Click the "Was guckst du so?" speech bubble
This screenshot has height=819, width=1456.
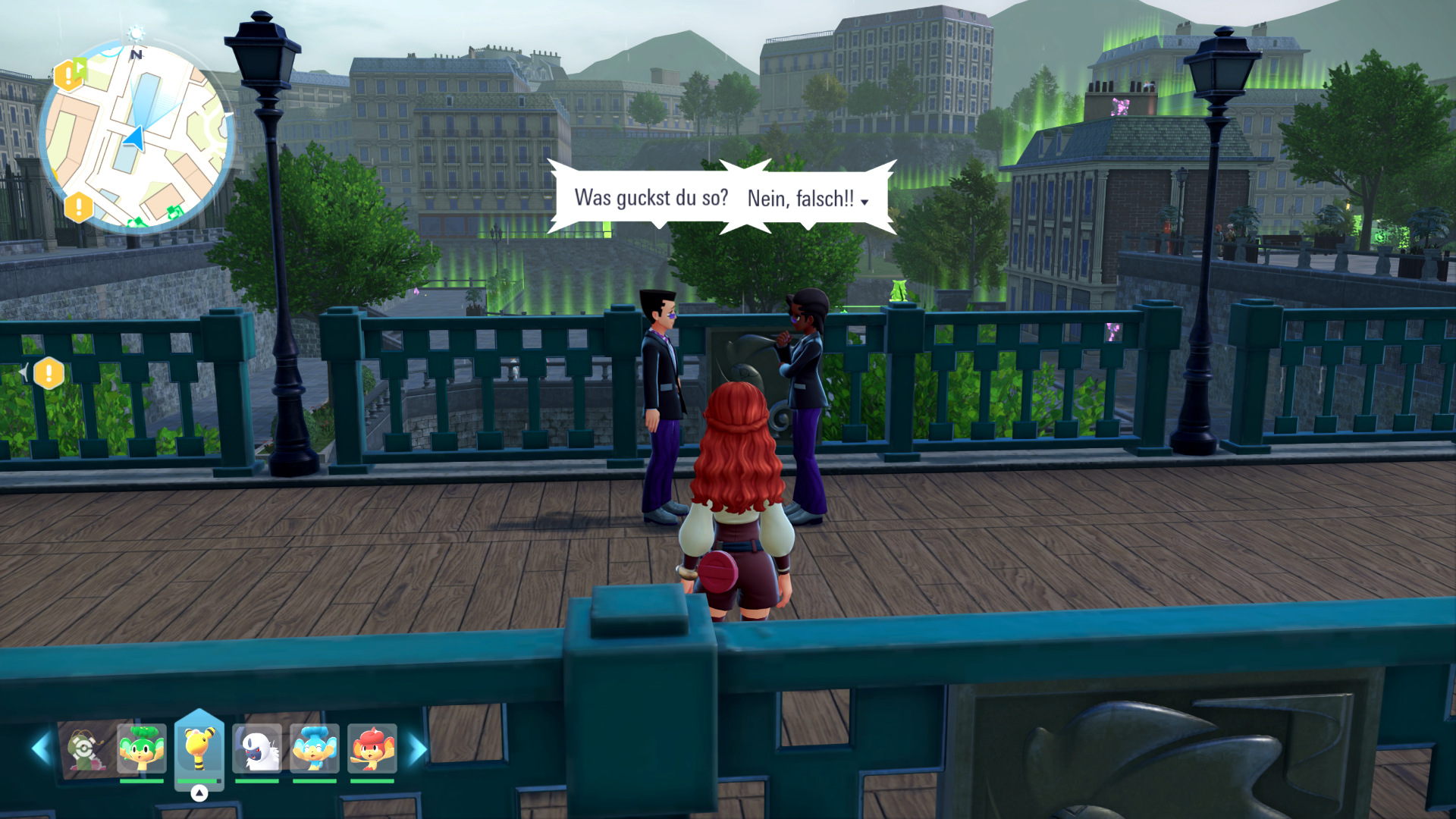tap(651, 198)
